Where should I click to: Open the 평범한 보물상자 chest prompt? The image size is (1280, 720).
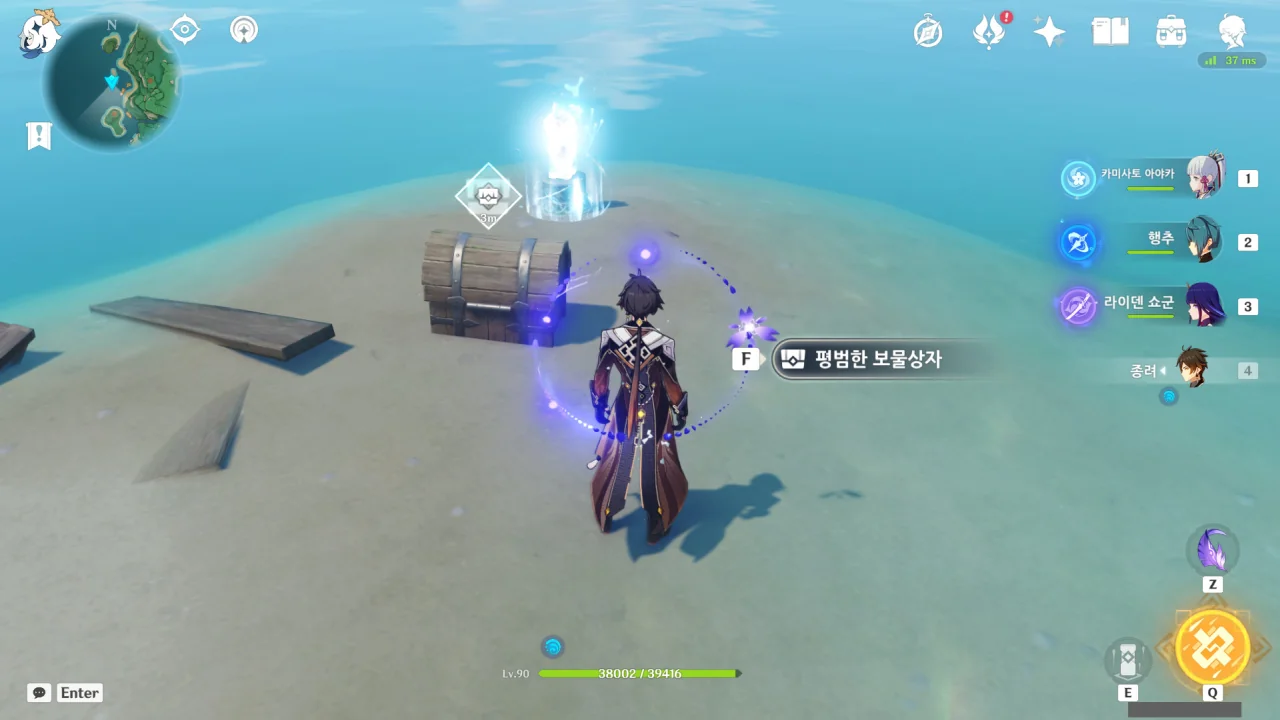[x=870, y=359]
